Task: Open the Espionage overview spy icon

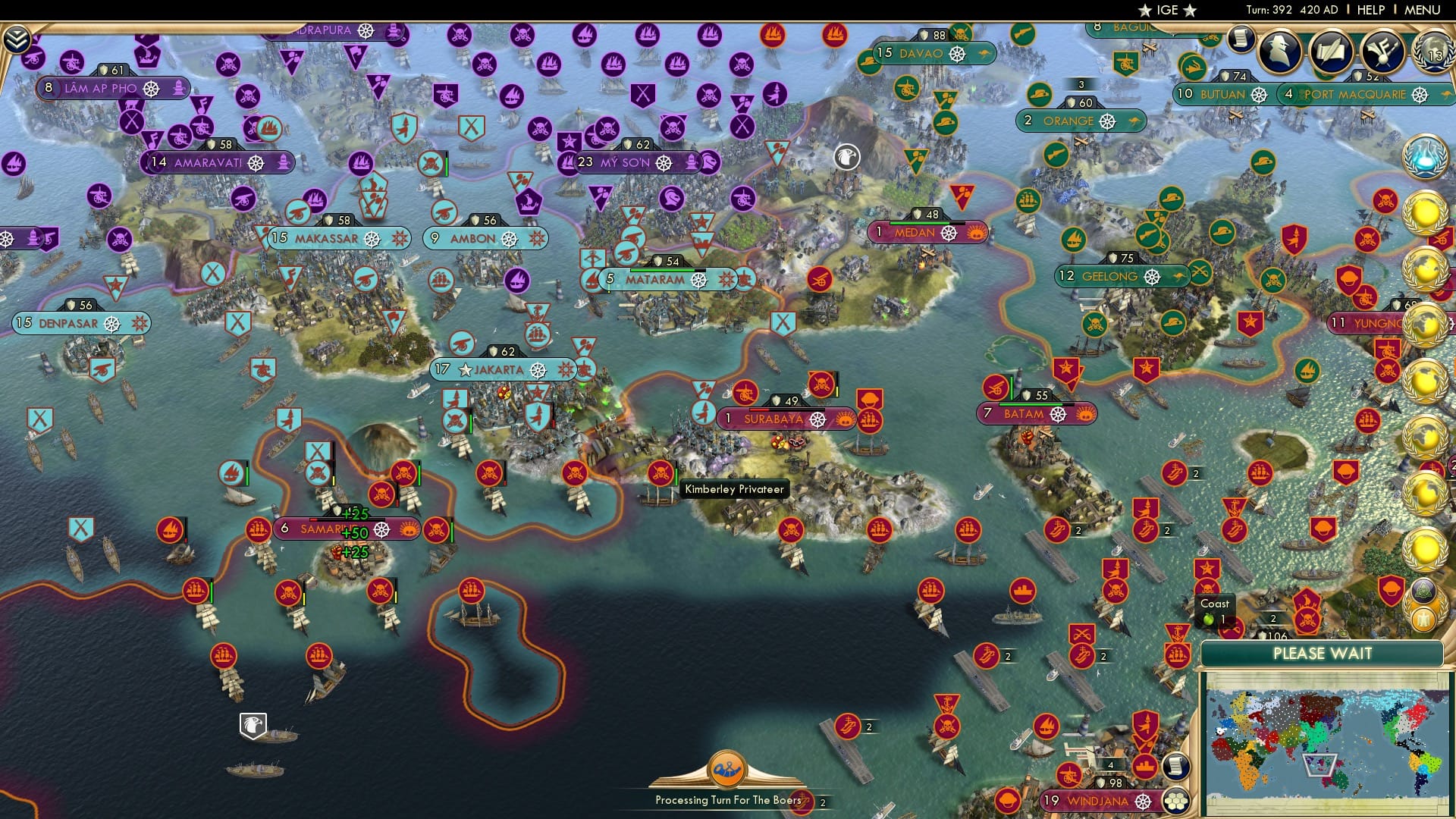Action: coord(1280,53)
